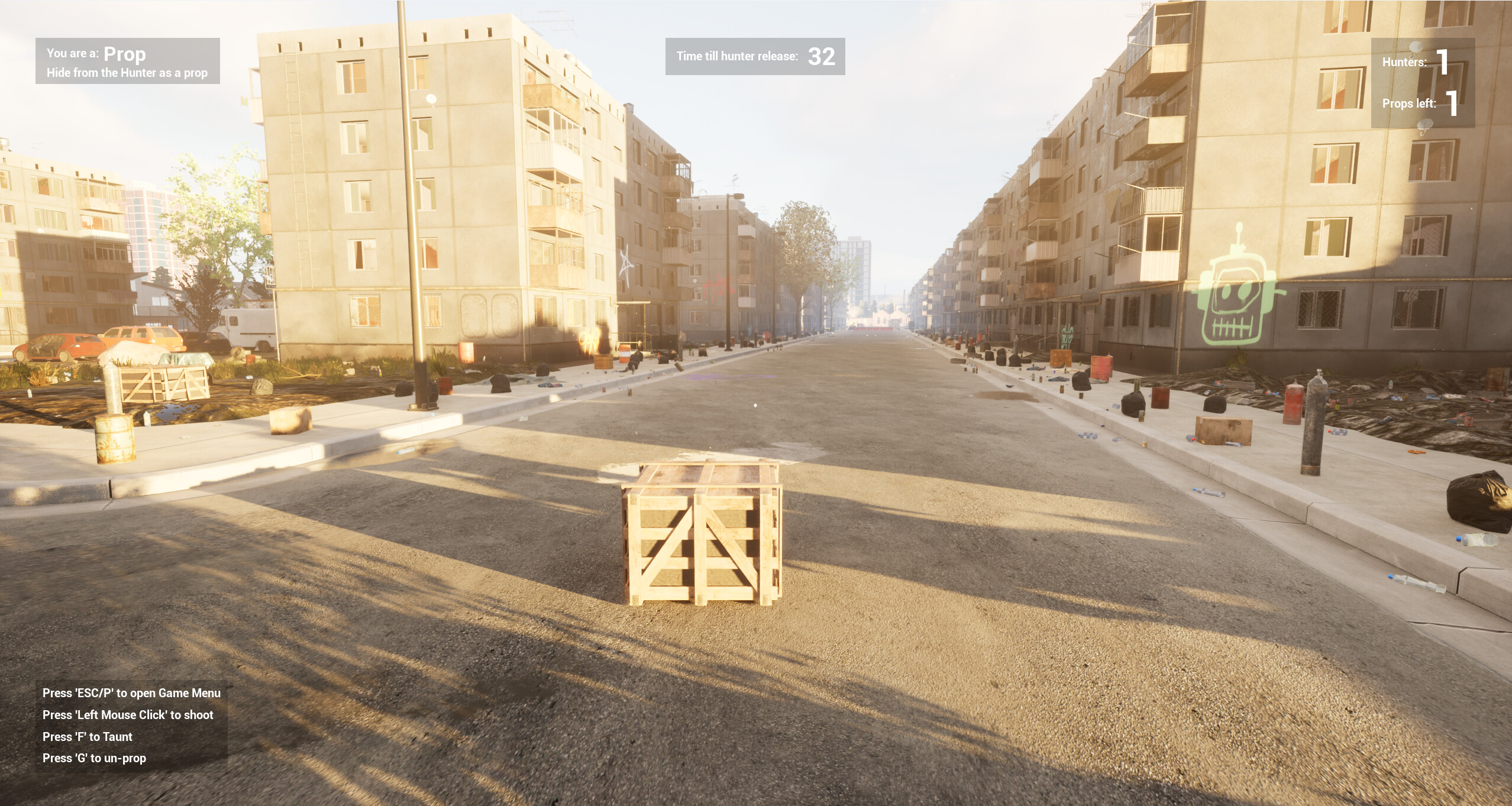
Task: Toggle the hunter release countdown timer
Action: 755,57
